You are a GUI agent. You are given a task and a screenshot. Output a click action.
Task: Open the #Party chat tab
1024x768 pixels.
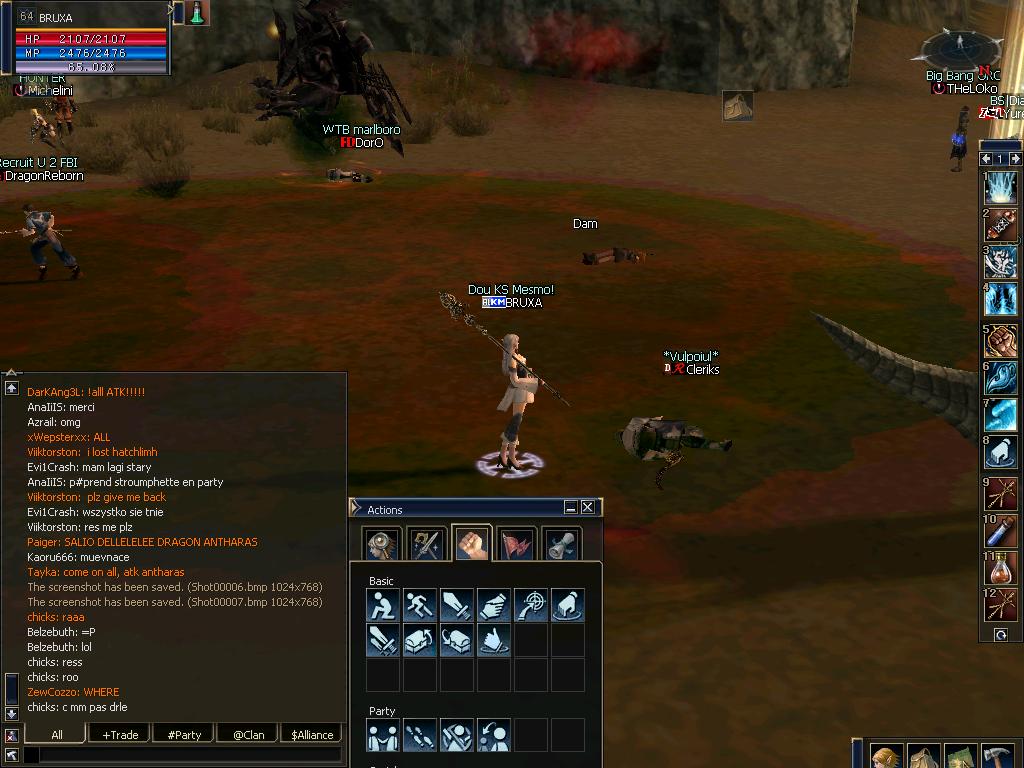pyautogui.click(x=184, y=734)
